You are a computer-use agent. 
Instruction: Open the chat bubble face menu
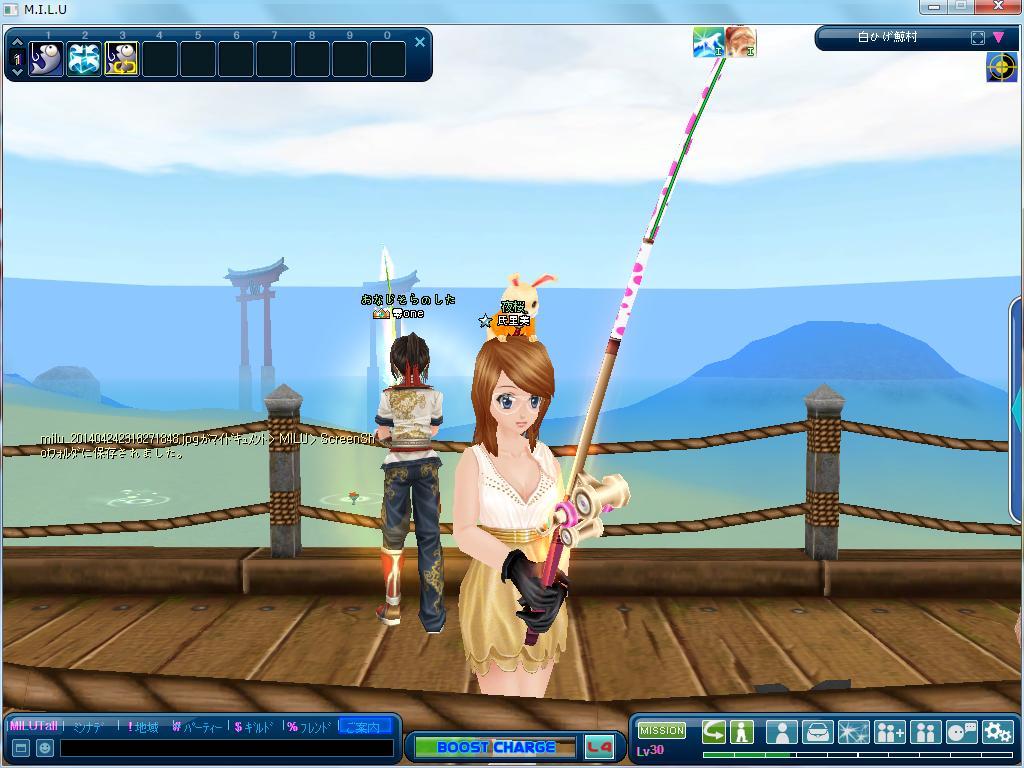(x=961, y=732)
